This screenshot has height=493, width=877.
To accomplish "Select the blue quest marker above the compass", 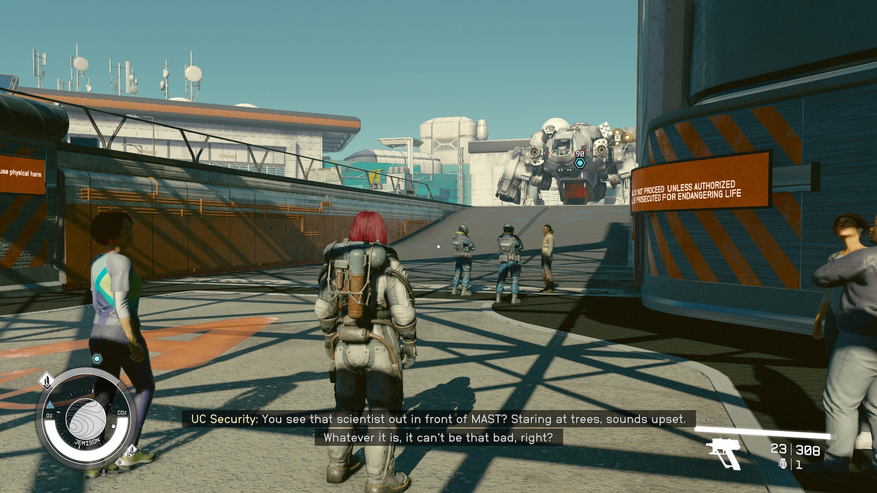I will (x=97, y=359).
